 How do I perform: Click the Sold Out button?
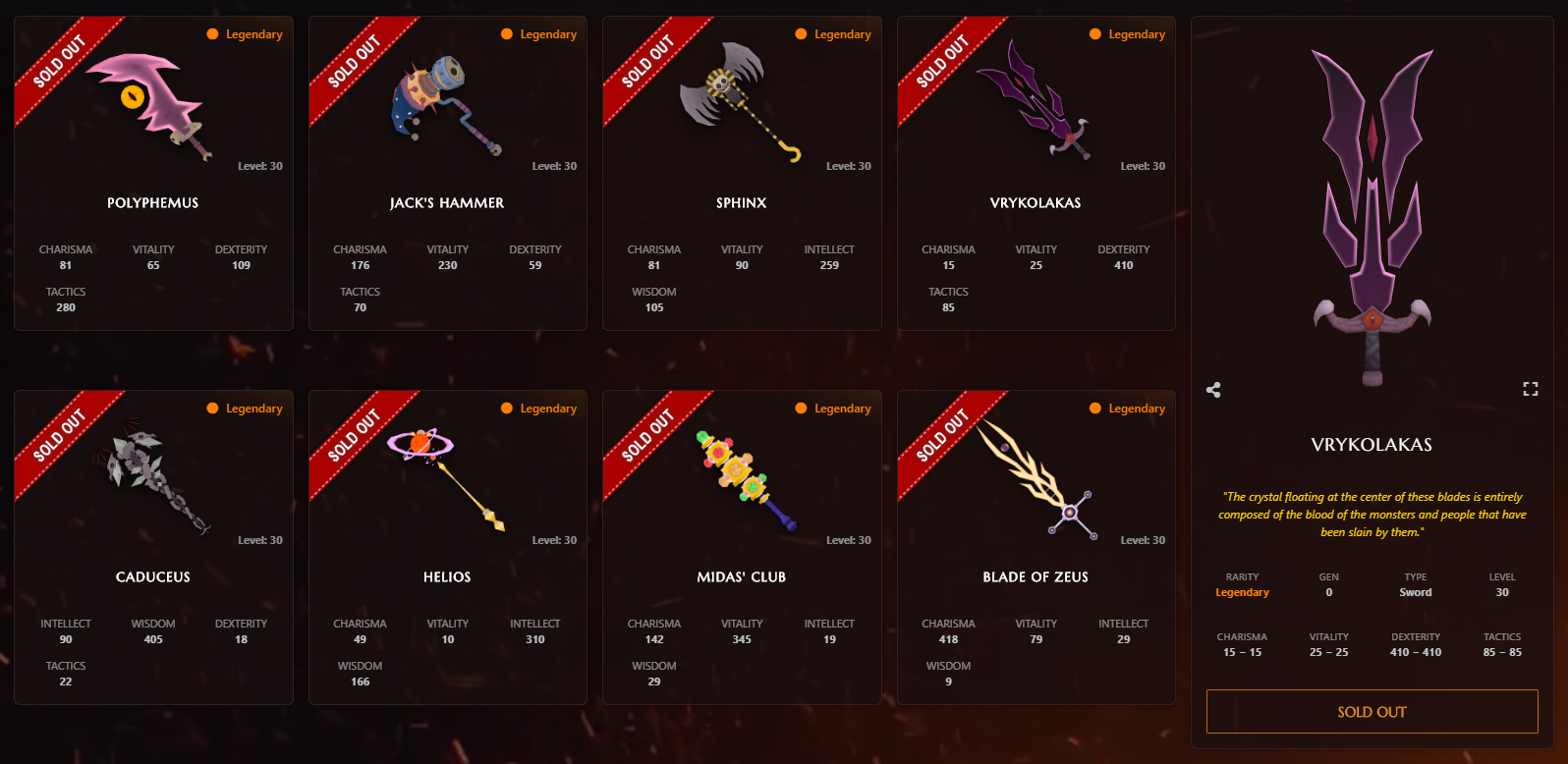[1372, 712]
